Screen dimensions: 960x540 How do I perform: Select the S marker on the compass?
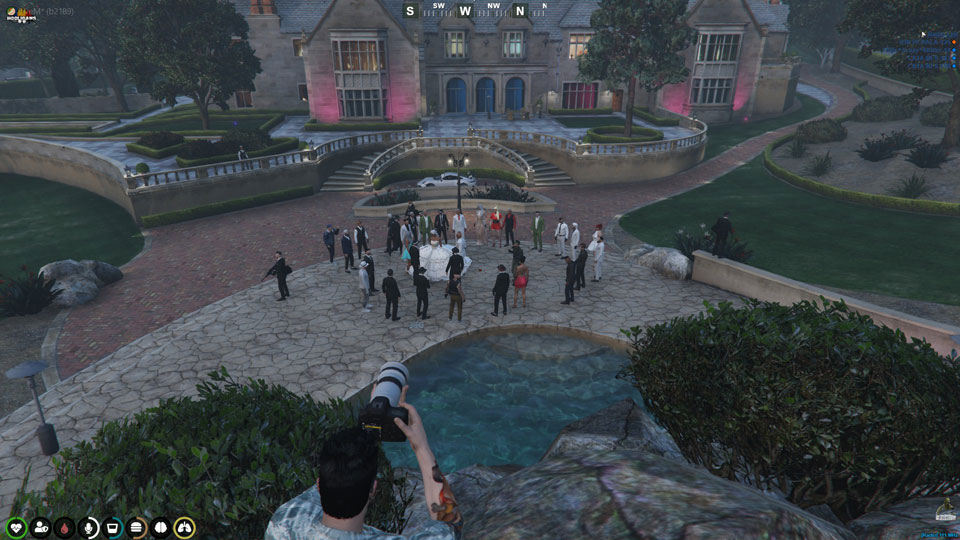410,11
